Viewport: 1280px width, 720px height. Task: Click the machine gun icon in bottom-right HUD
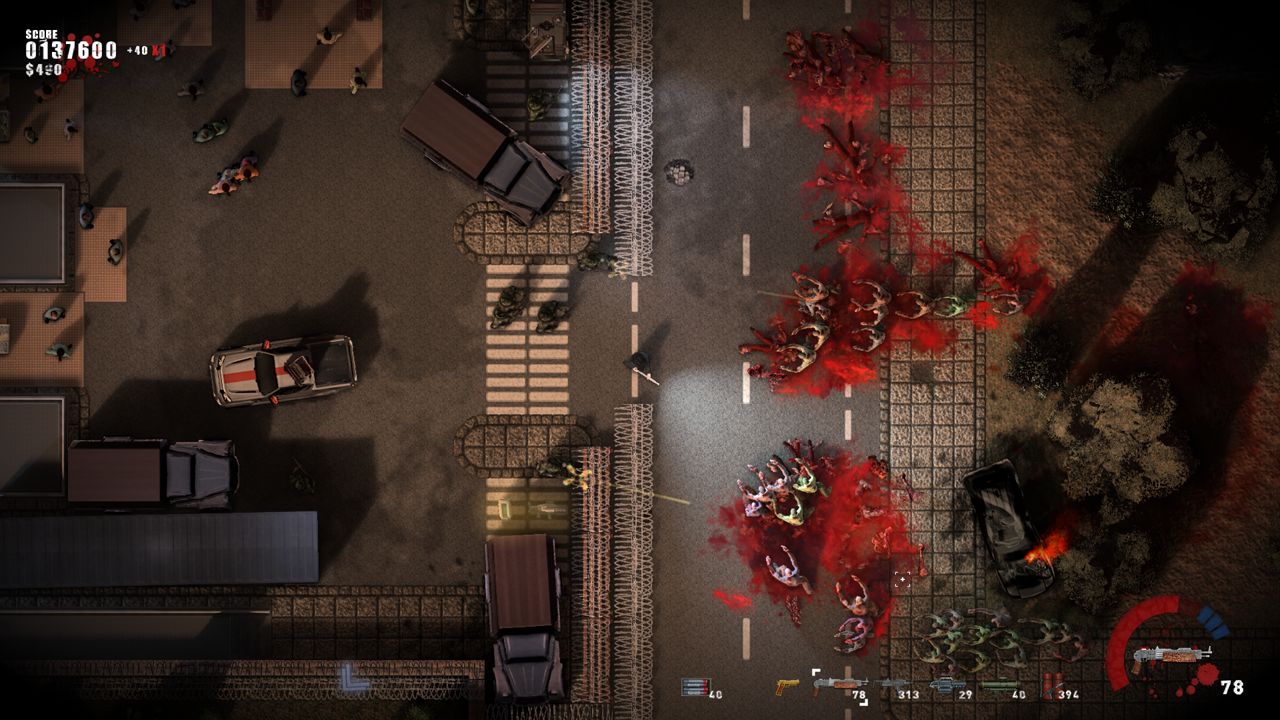click(1172, 654)
